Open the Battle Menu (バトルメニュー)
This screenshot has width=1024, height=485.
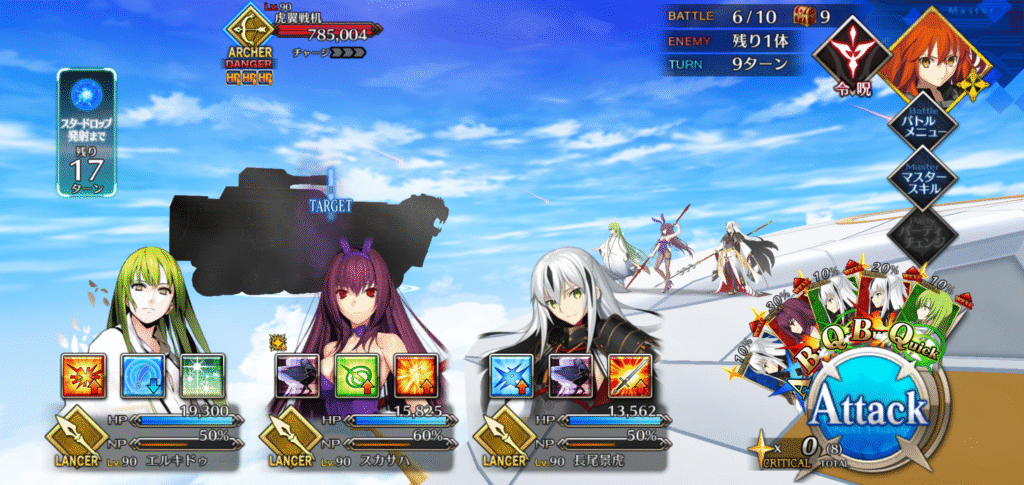point(922,120)
